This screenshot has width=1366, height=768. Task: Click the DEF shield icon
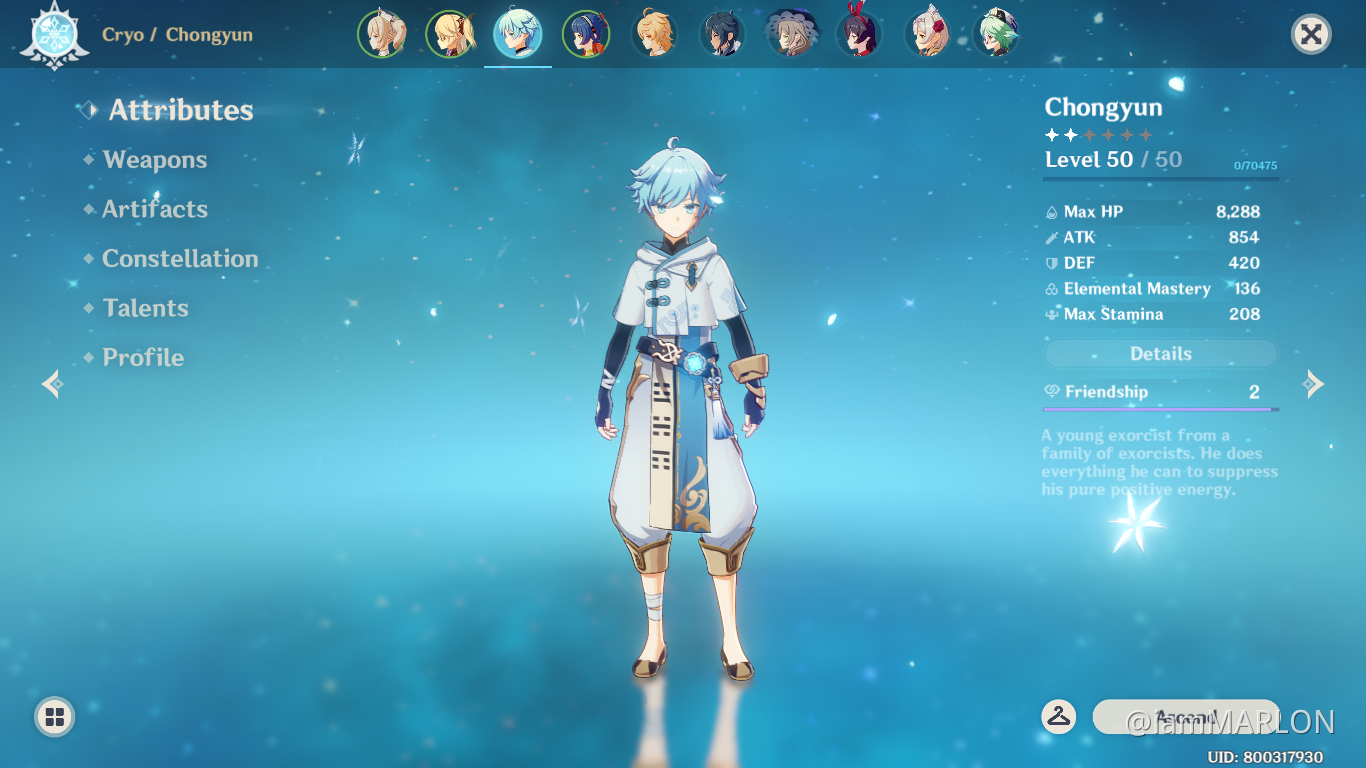pos(1051,263)
